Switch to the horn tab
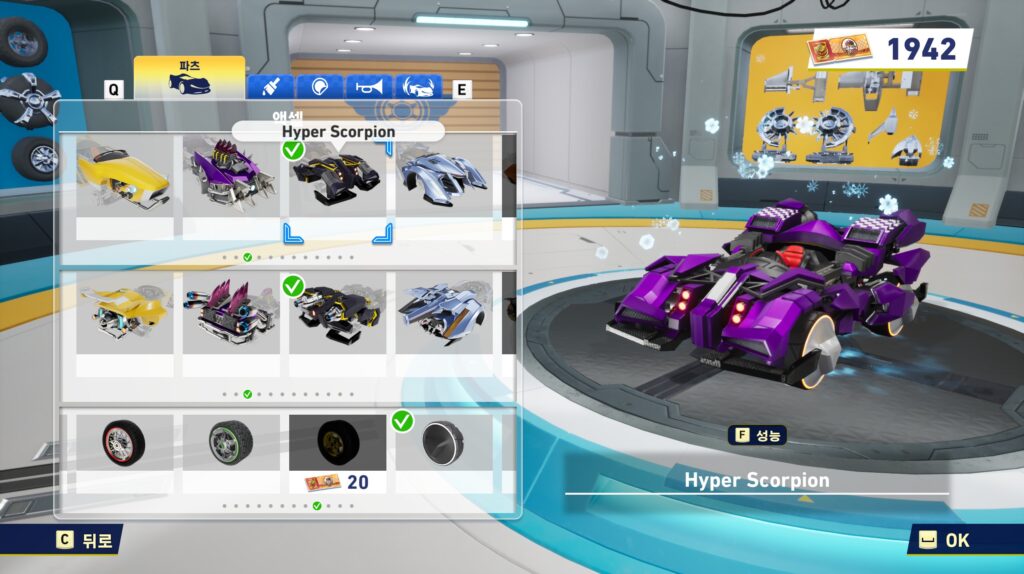The image size is (1024, 574). (x=369, y=87)
